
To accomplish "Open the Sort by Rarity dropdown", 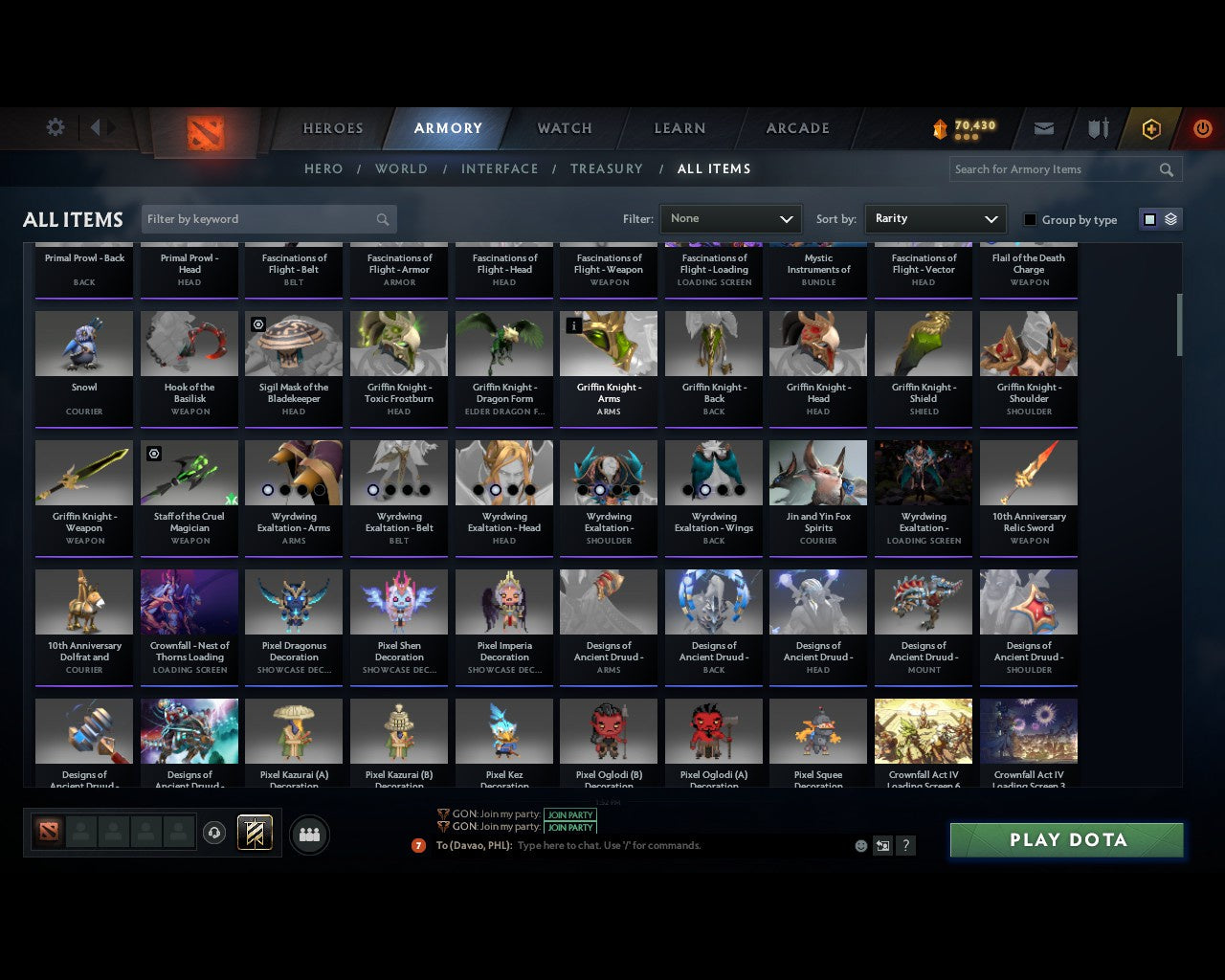I will click(x=935, y=218).
